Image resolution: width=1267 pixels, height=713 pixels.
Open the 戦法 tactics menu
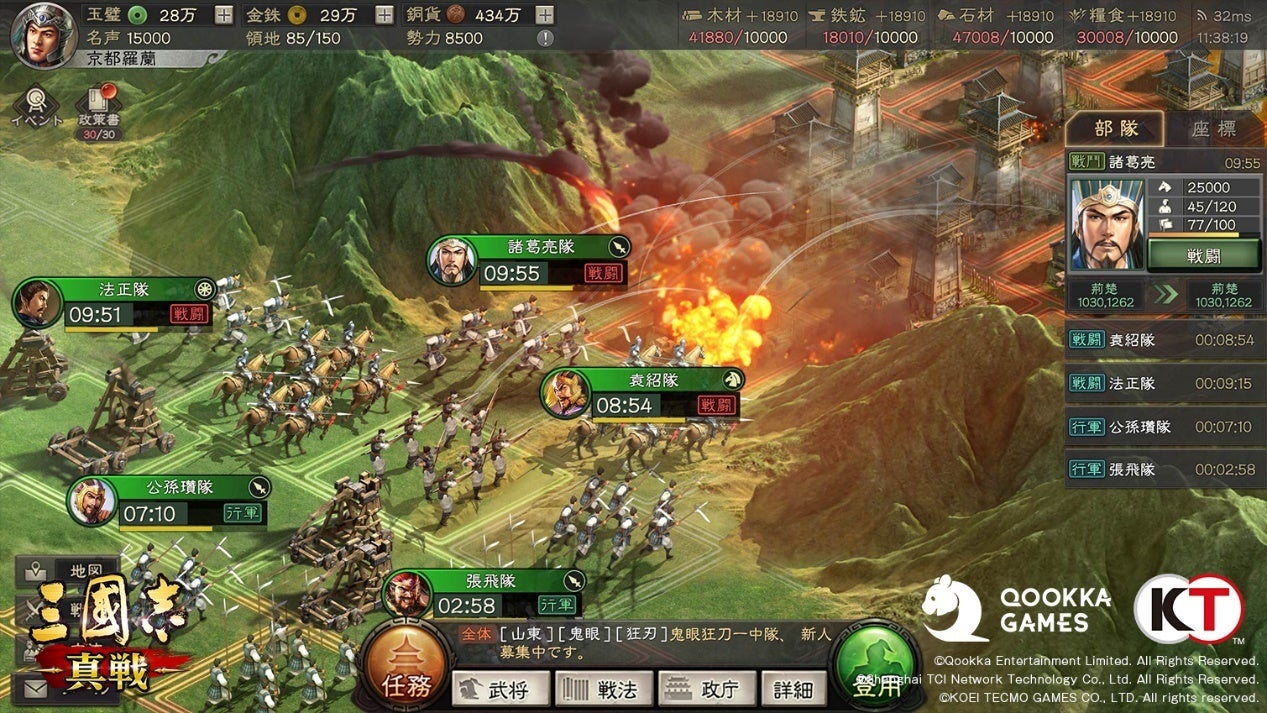pos(604,688)
